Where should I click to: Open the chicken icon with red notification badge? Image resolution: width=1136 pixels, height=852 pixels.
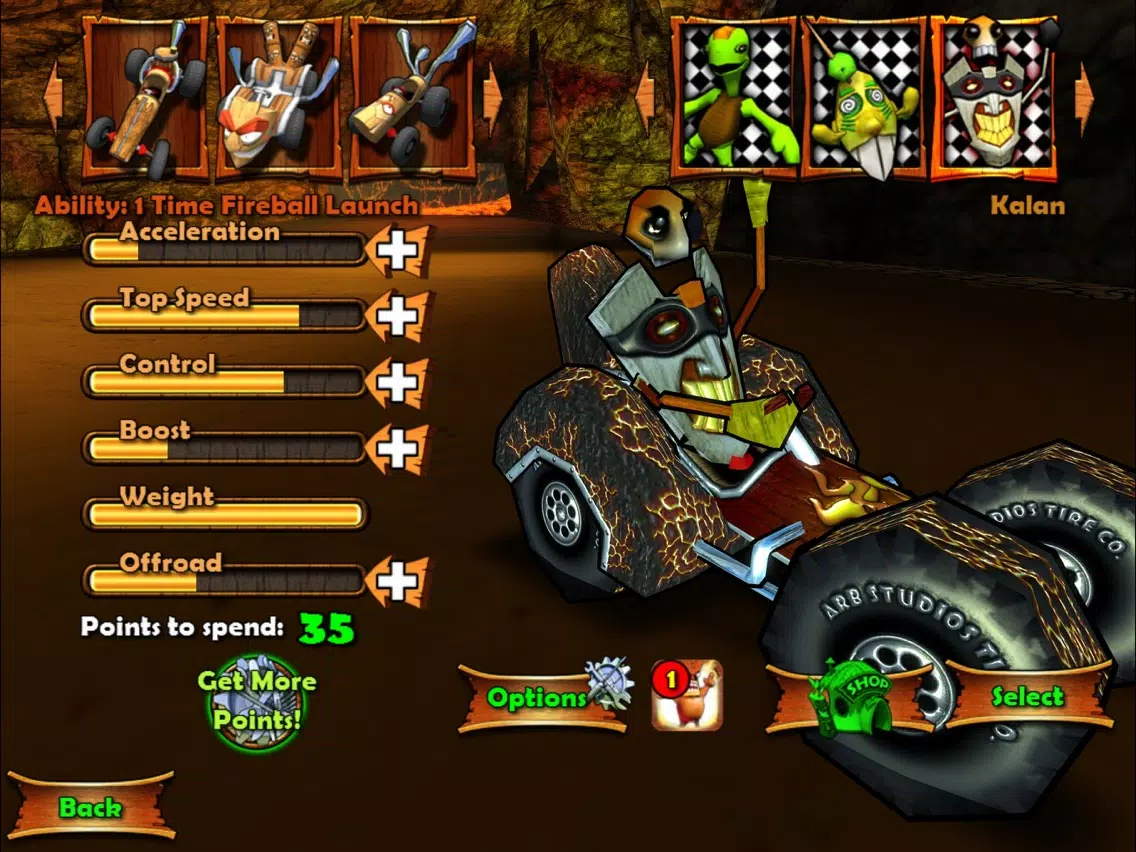pos(687,694)
